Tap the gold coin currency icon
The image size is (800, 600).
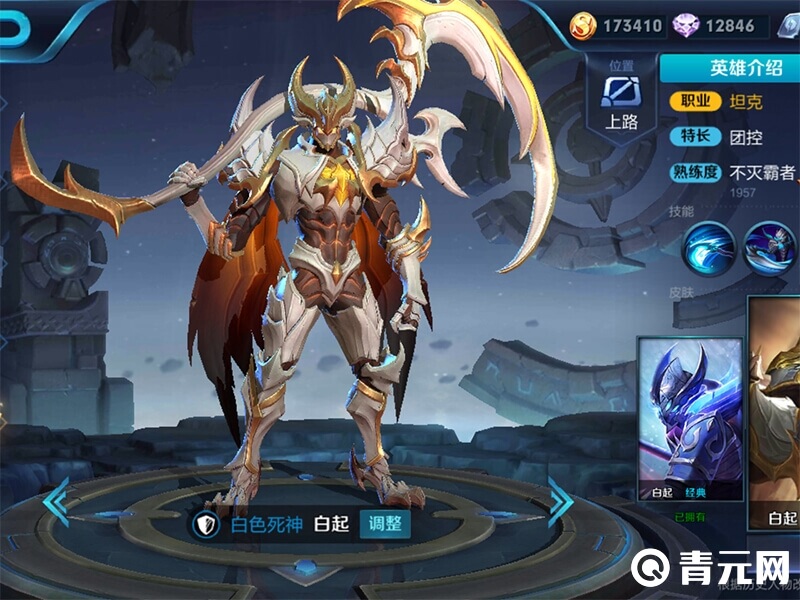click(582, 25)
